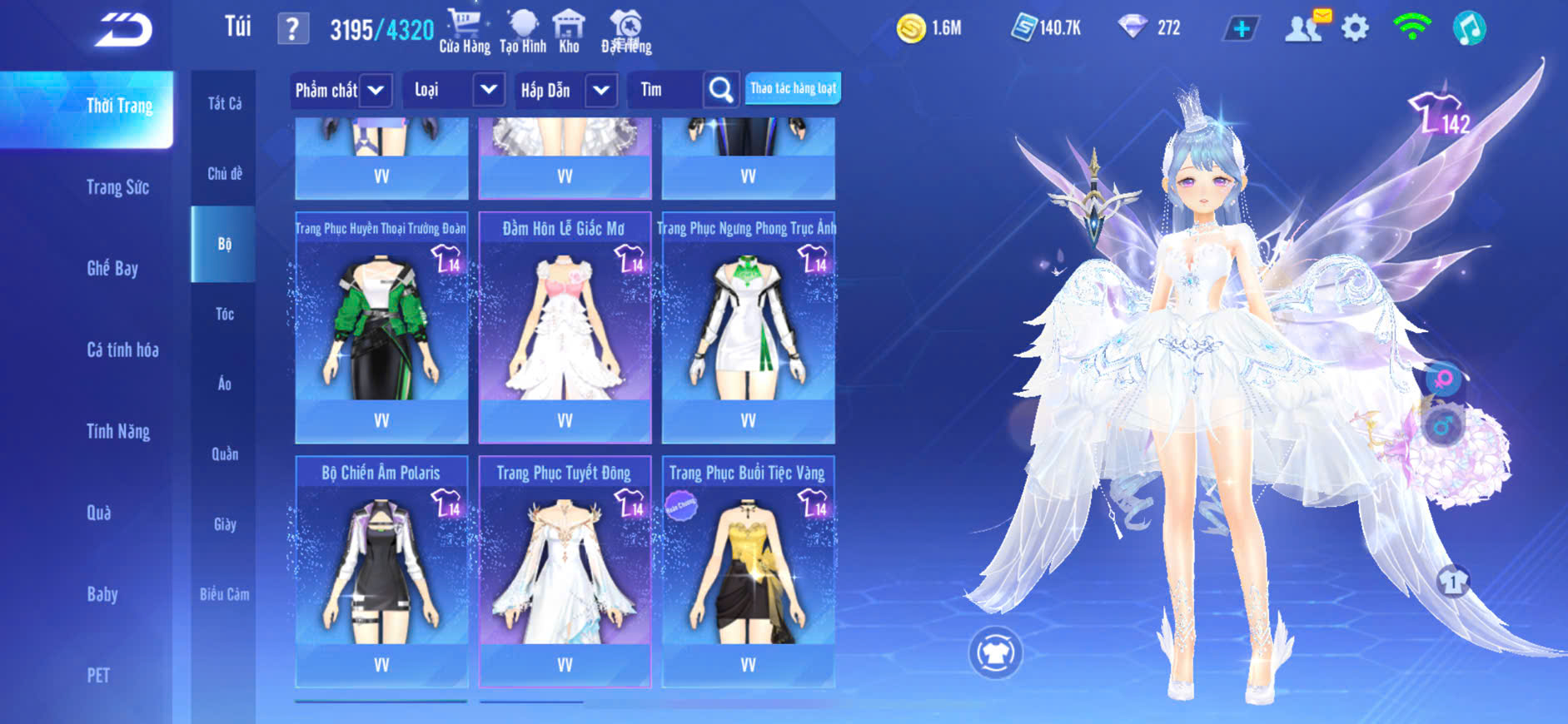This screenshot has width=1568, height=724.
Task: Open the Hấp Dẫn sorting dropdown
Action: (x=601, y=90)
